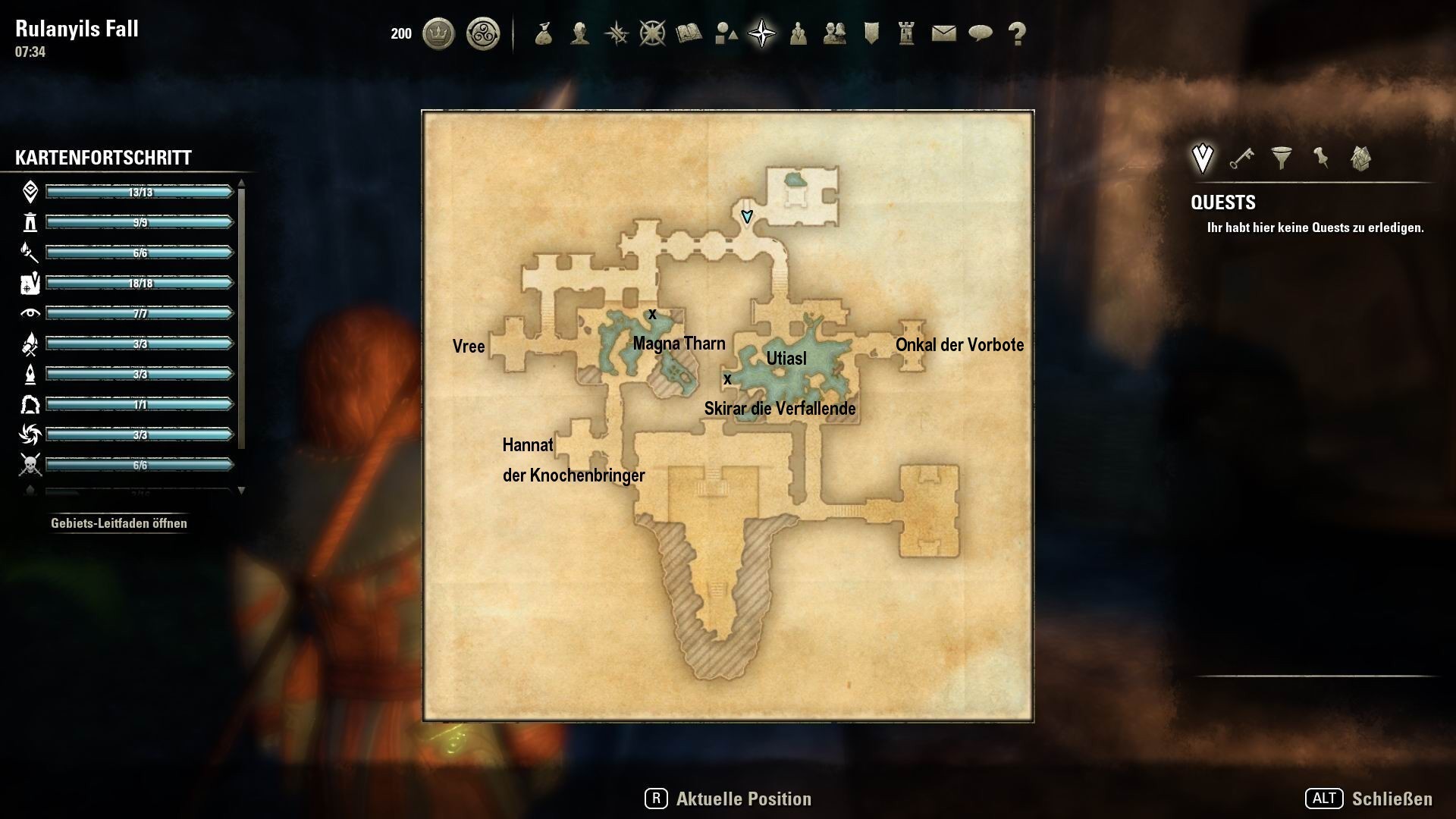Toggle the pin filter on the right panel

[1321, 158]
